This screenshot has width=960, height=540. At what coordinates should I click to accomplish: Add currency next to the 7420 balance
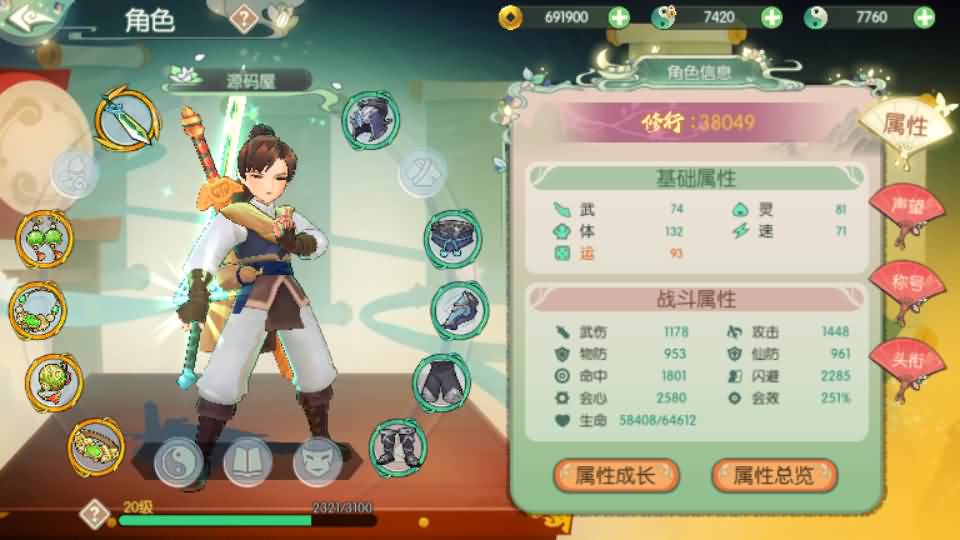771,17
